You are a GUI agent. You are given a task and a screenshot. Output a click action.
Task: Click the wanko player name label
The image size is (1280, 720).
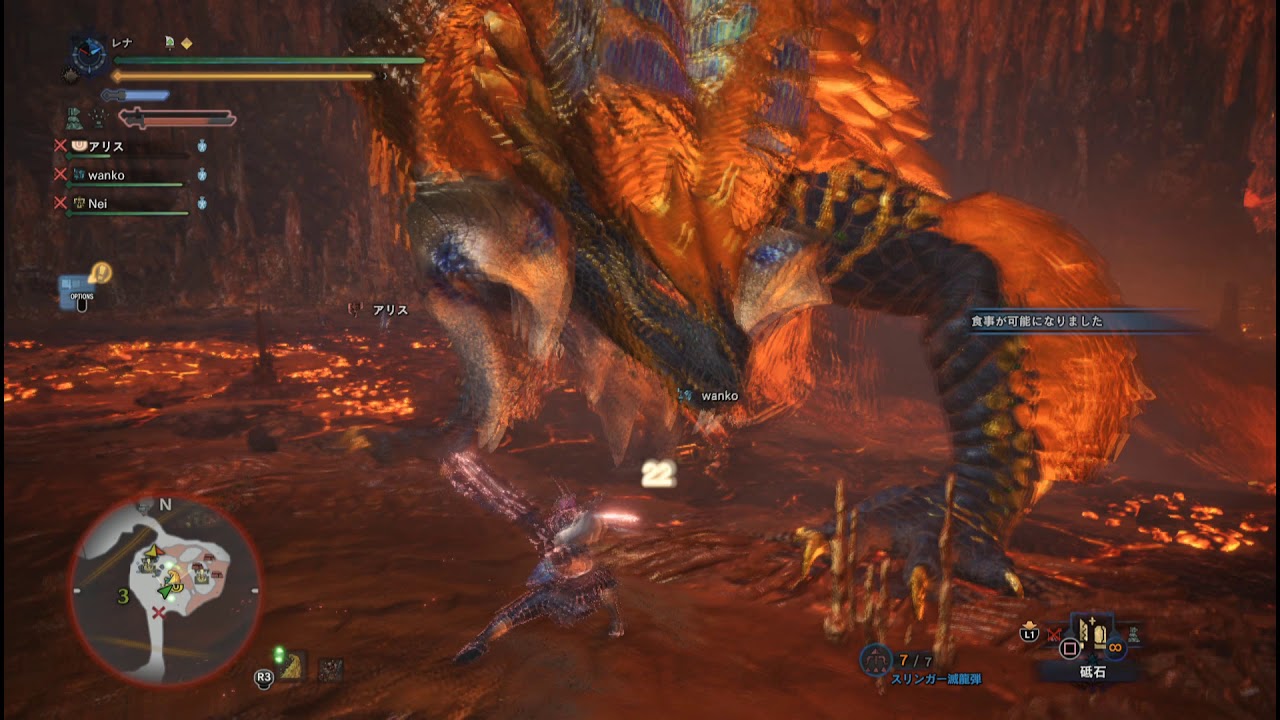point(106,175)
